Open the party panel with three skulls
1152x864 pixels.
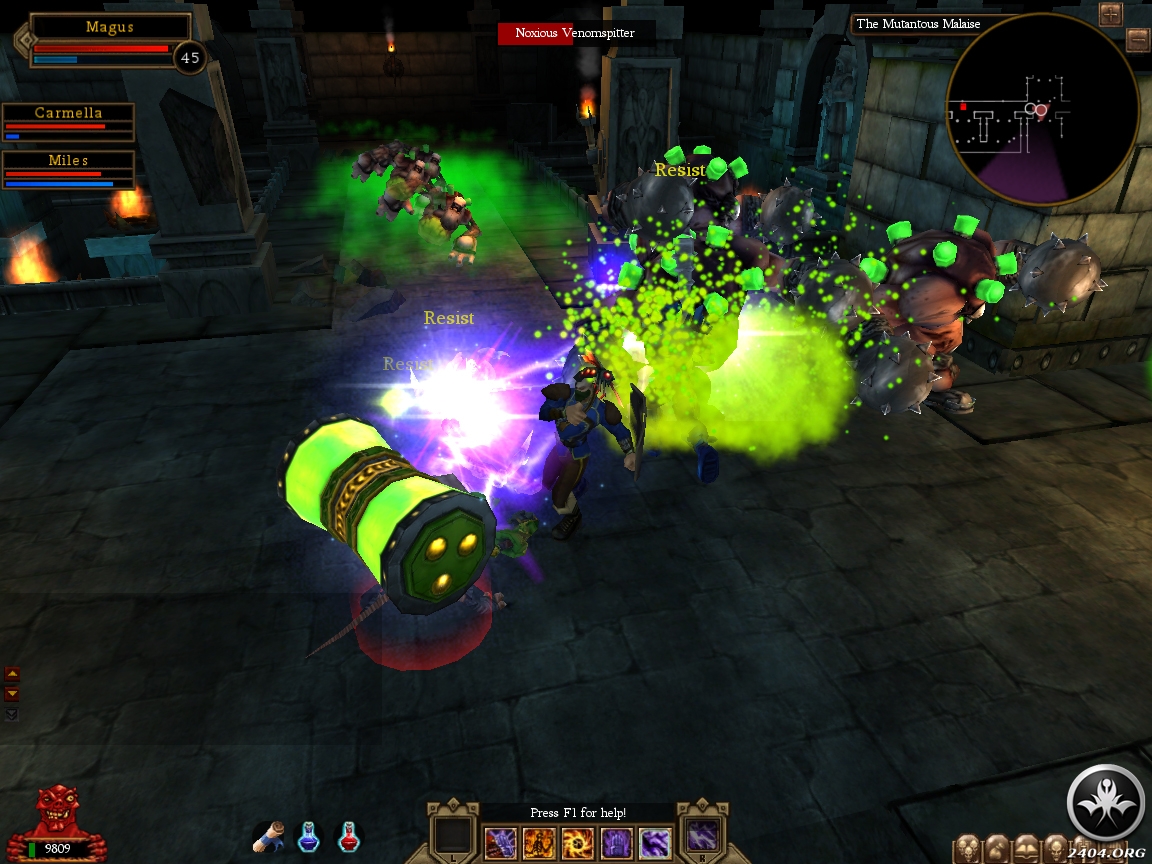tap(968, 849)
